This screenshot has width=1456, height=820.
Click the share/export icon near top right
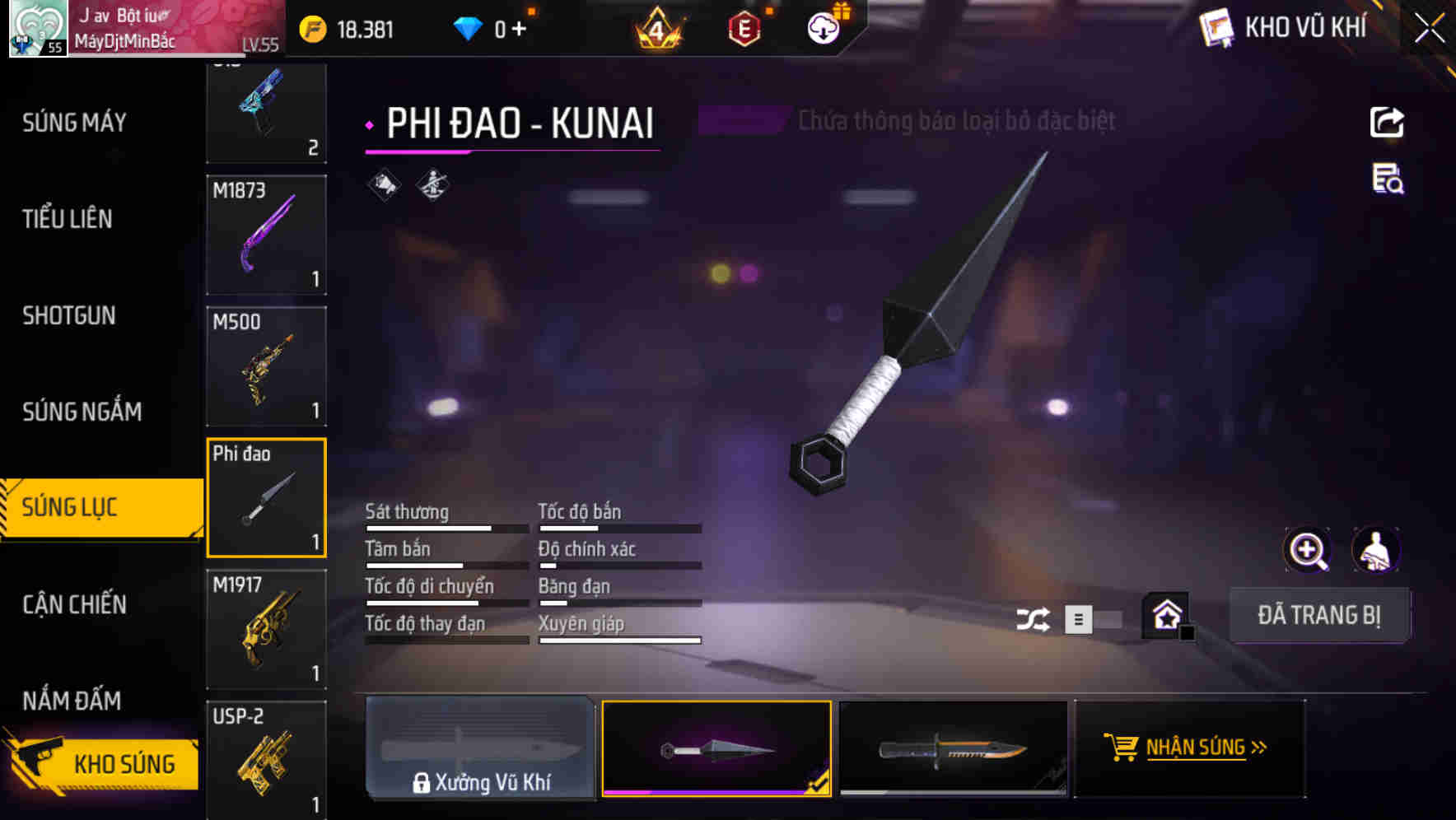coord(1388,122)
